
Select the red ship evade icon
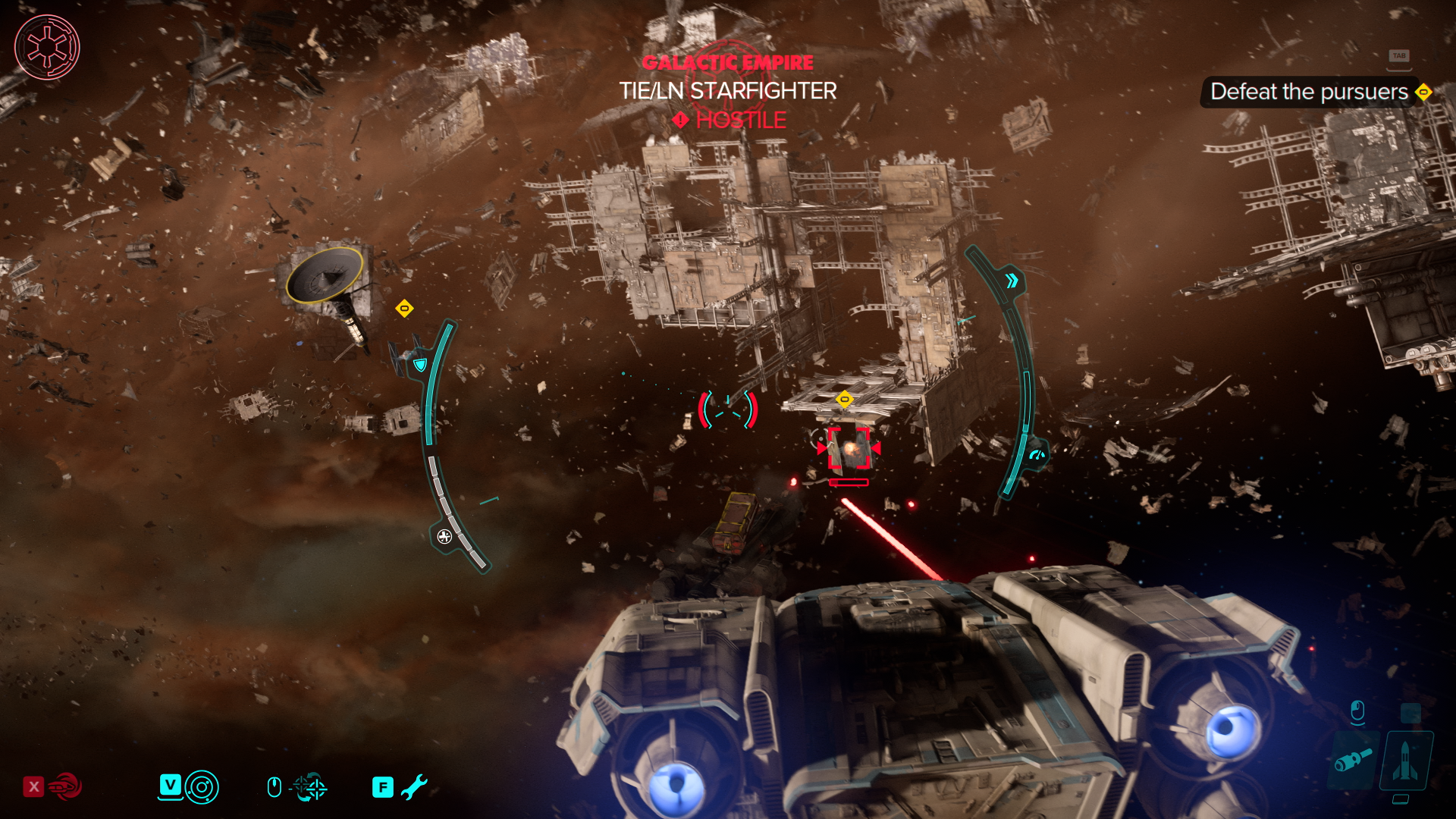point(66,786)
